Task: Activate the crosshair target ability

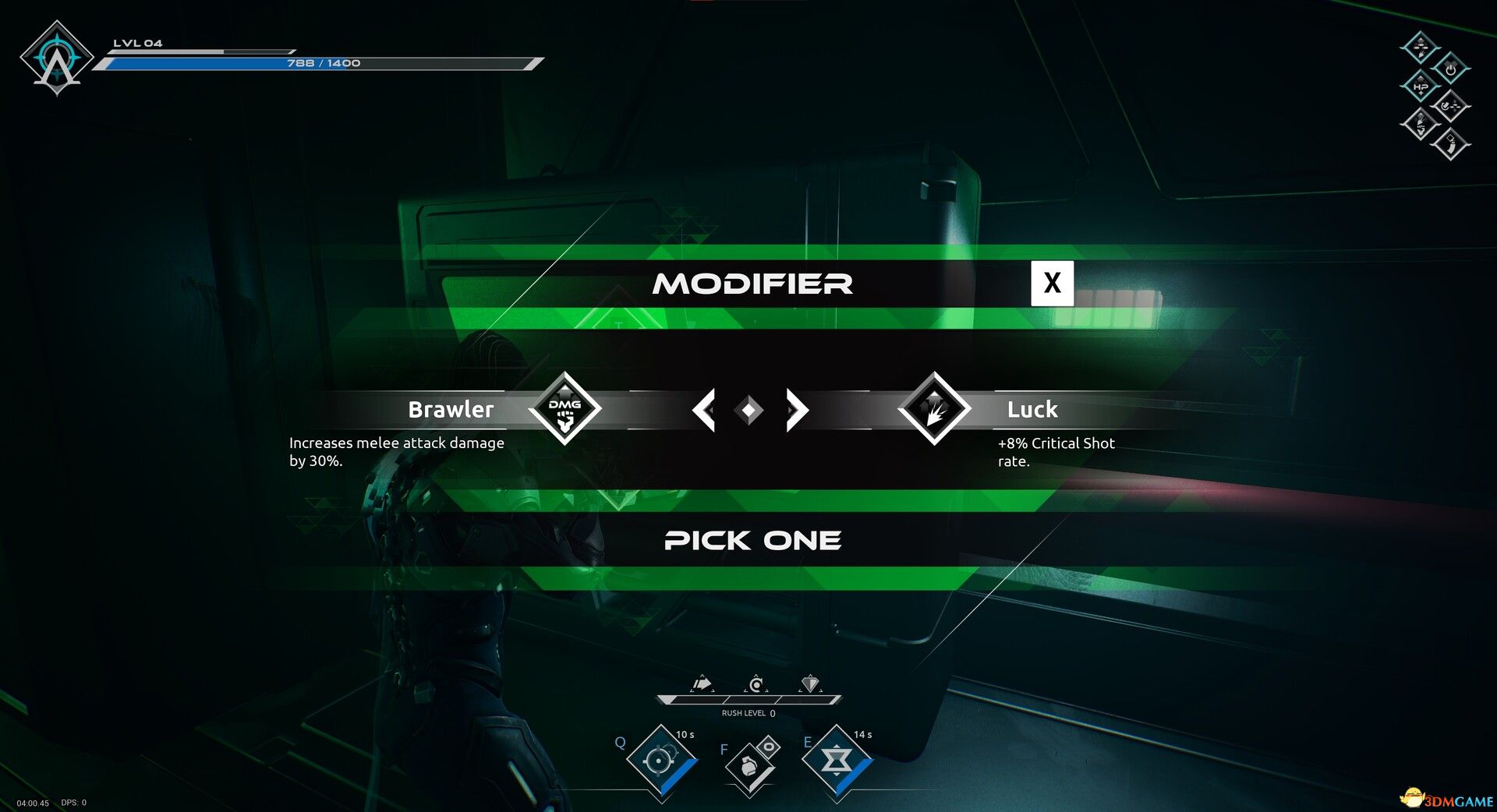Action: pos(660,760)
